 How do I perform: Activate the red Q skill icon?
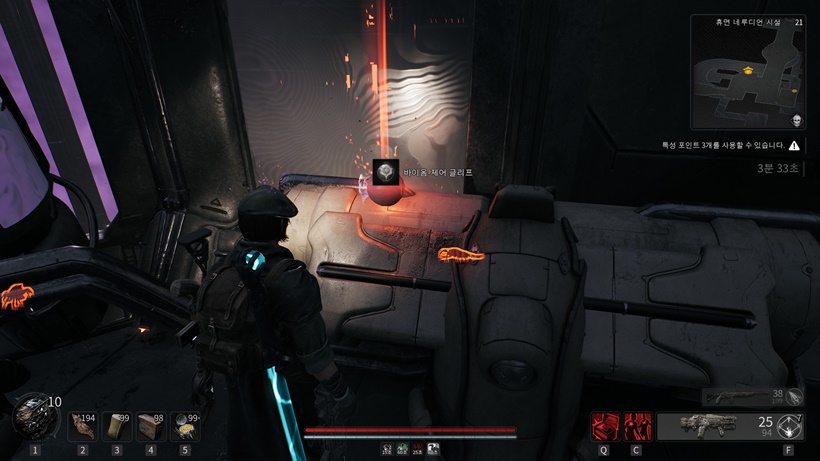(604, 427)
